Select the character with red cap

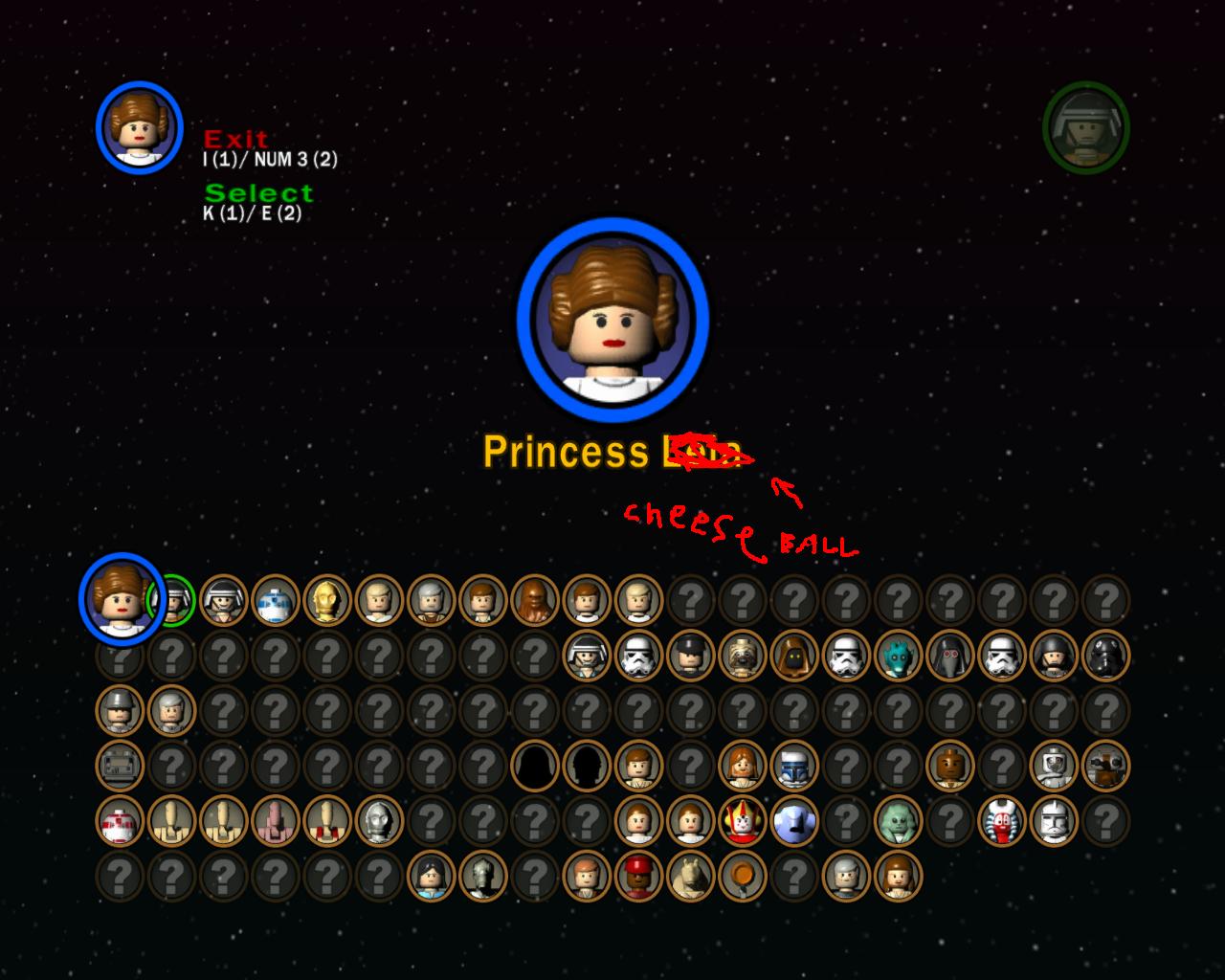point(638,876)
